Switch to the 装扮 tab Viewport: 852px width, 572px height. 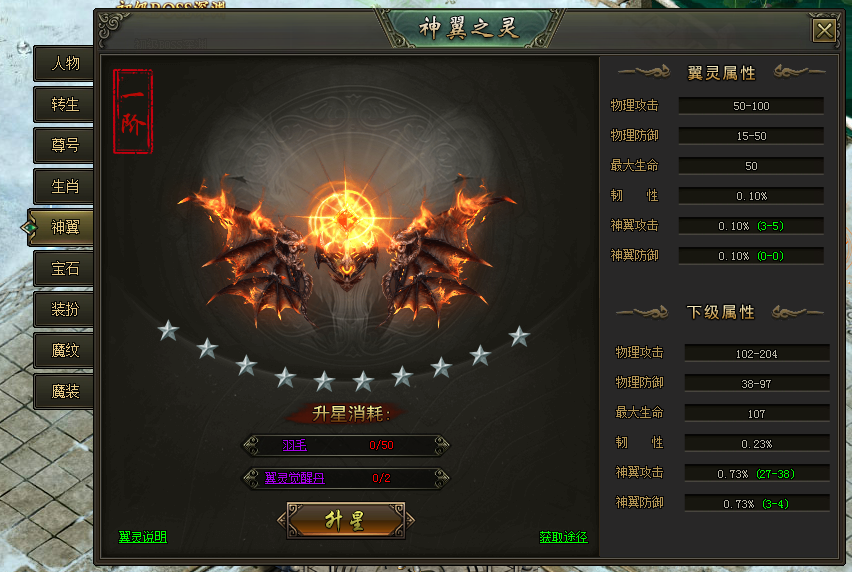(x=65, y=309)
